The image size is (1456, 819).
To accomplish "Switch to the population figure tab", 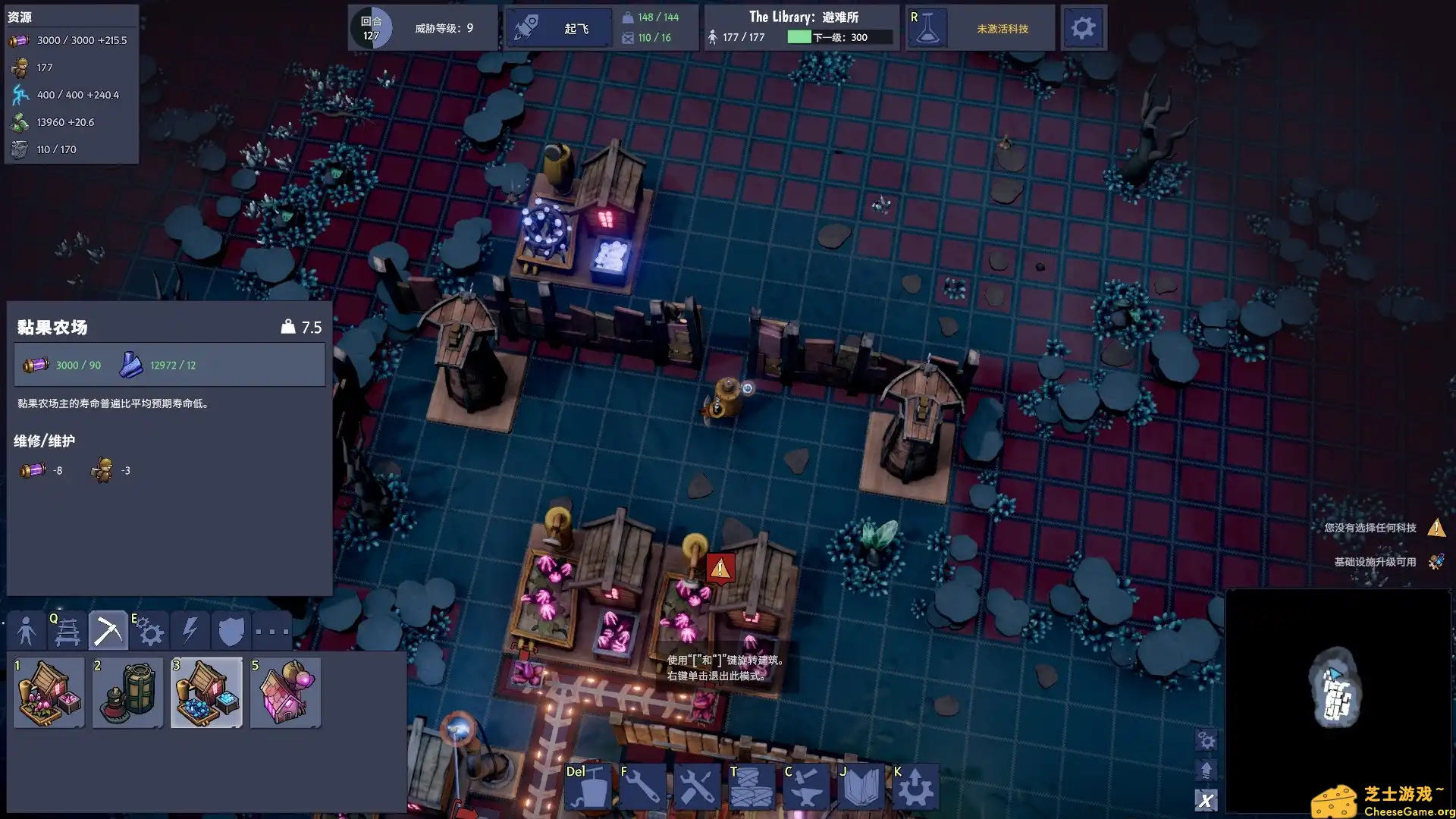I will tap(26, 631).
